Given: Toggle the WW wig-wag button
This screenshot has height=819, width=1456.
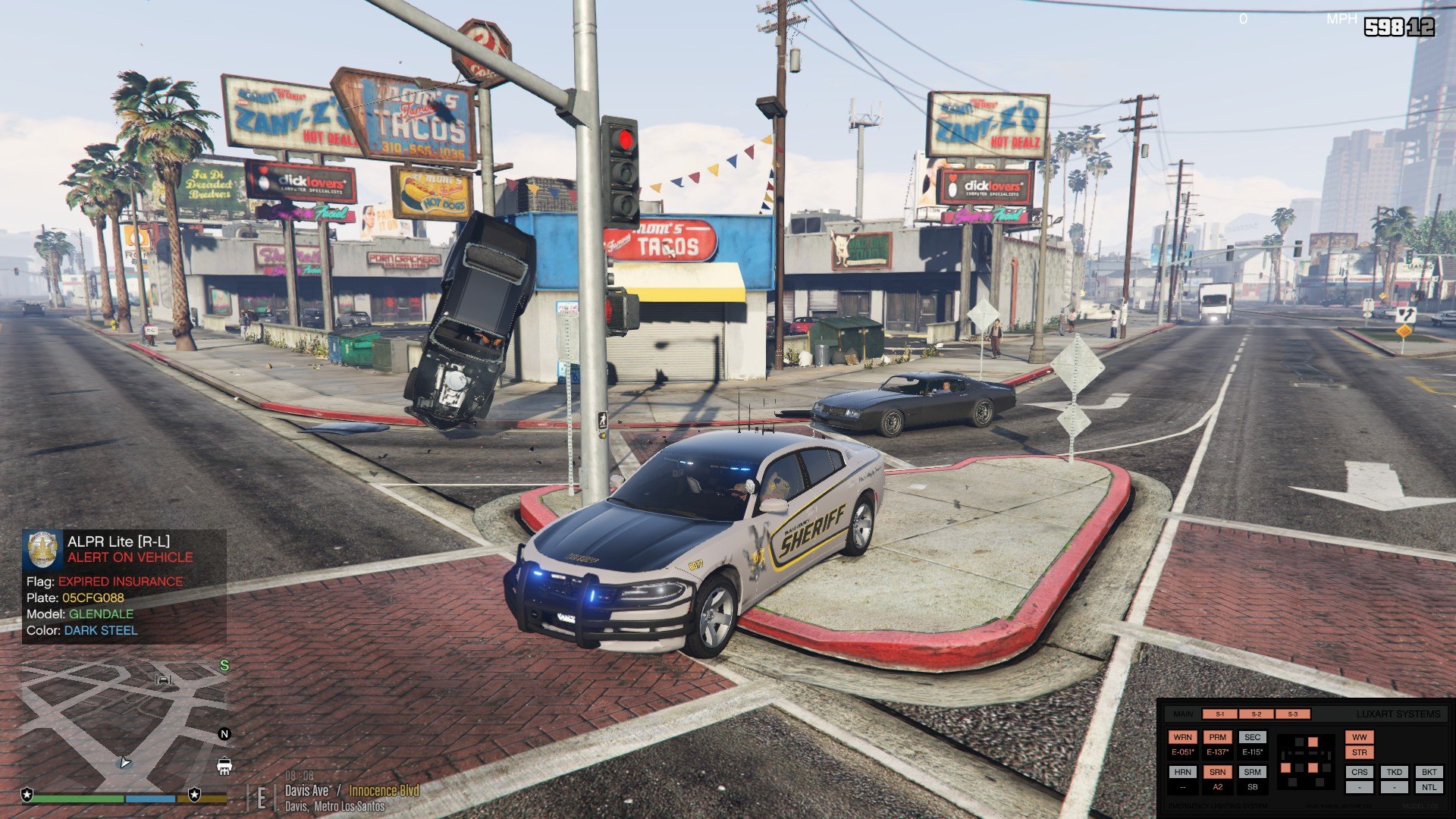Looking at the screenshot, I should pos(1359,737).
